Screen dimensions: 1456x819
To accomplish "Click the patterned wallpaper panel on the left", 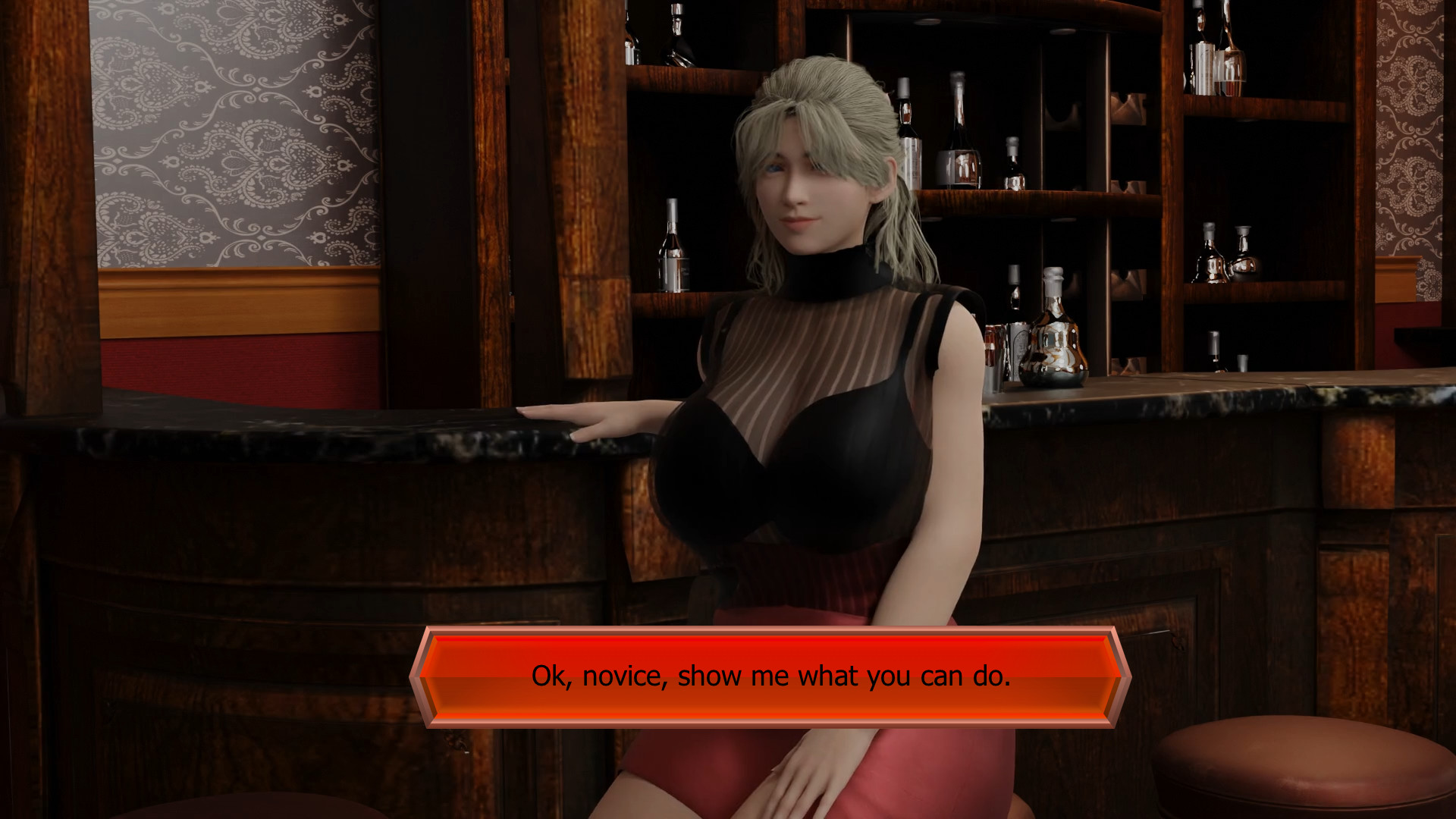I will coord(227,136).
